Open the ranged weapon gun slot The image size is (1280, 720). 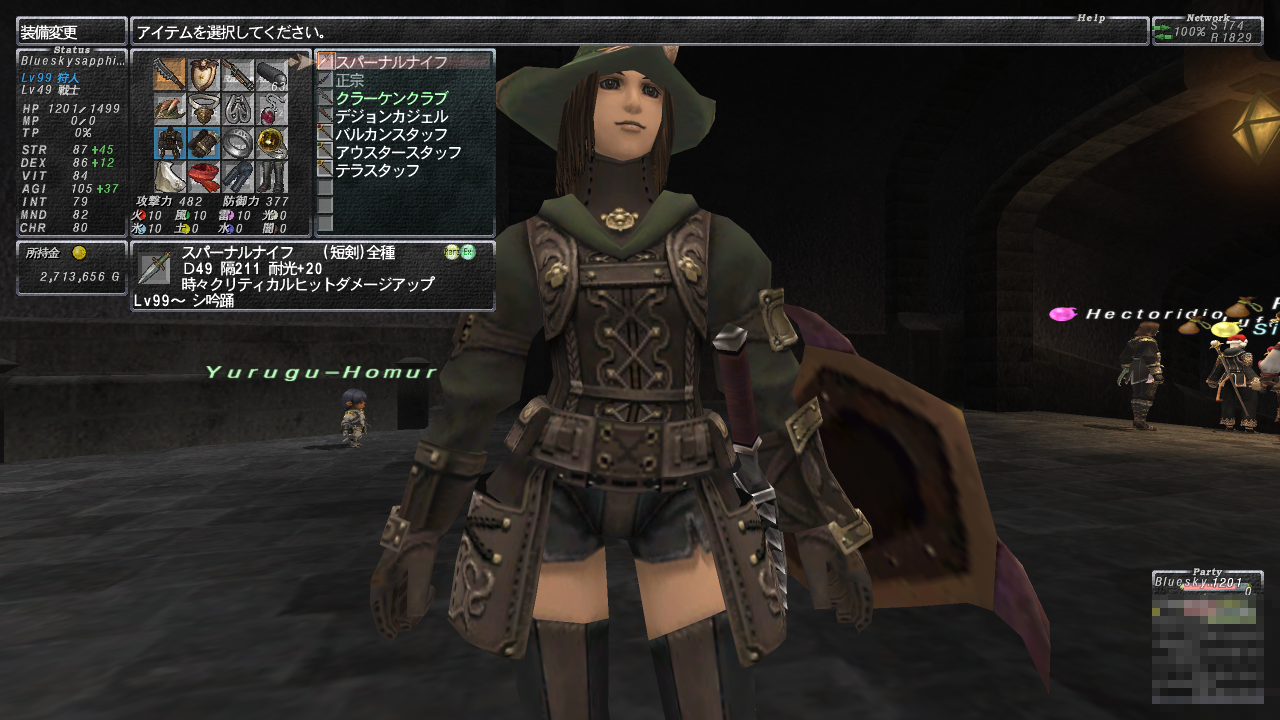(238, 75)
